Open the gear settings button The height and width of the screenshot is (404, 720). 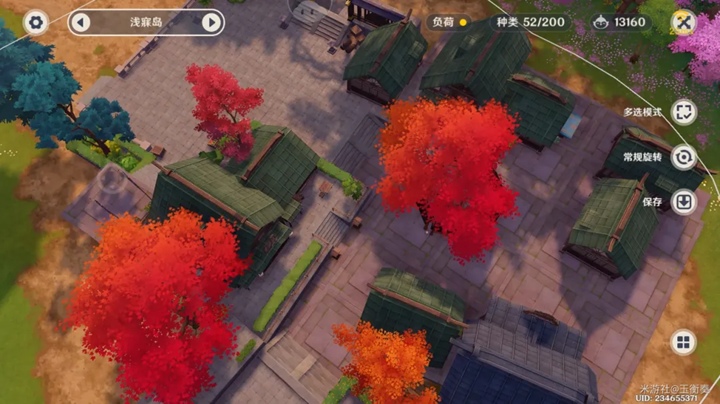(x=36, y=22)
